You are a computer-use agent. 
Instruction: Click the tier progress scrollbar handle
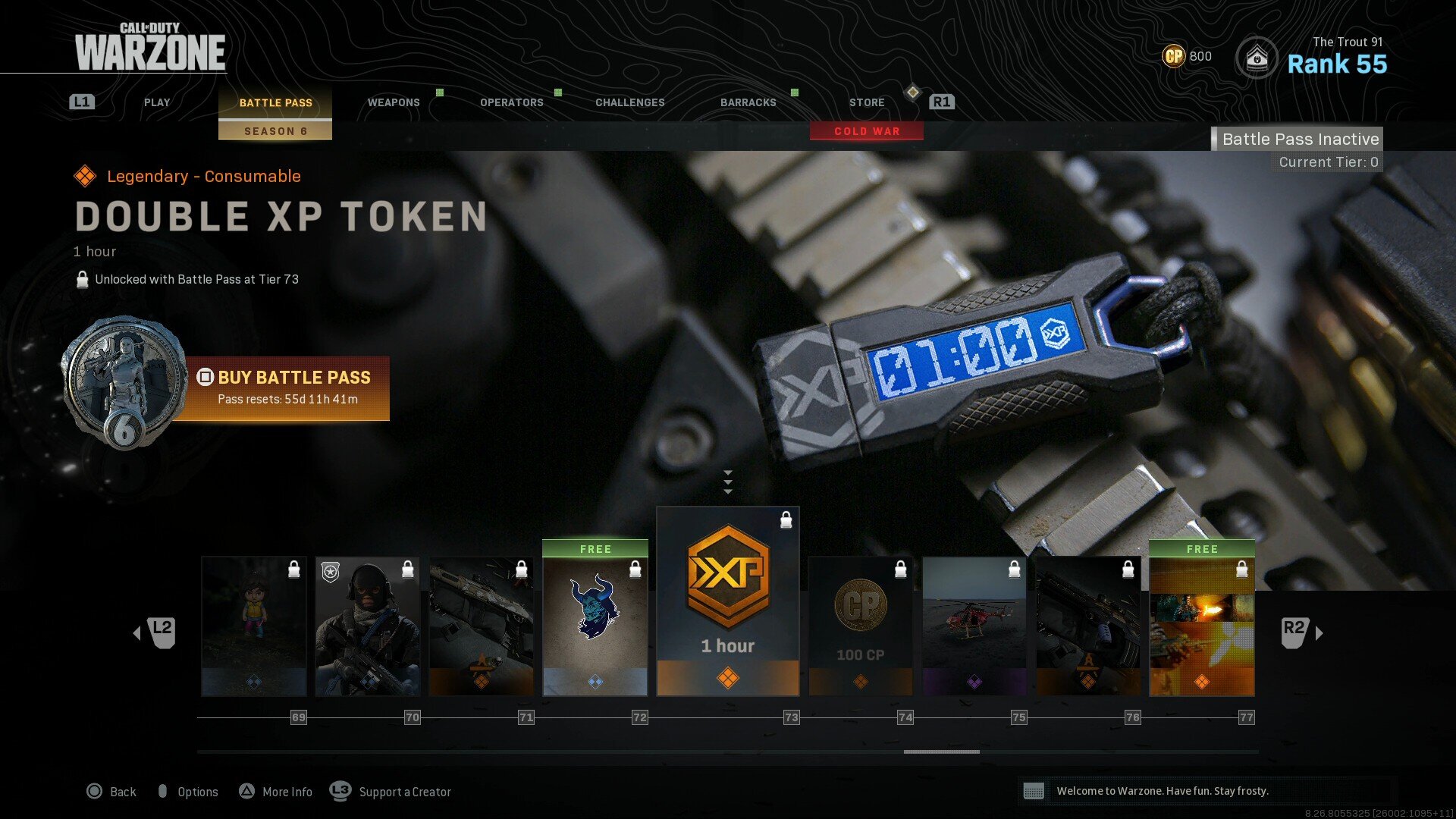(x=941, y=752)
